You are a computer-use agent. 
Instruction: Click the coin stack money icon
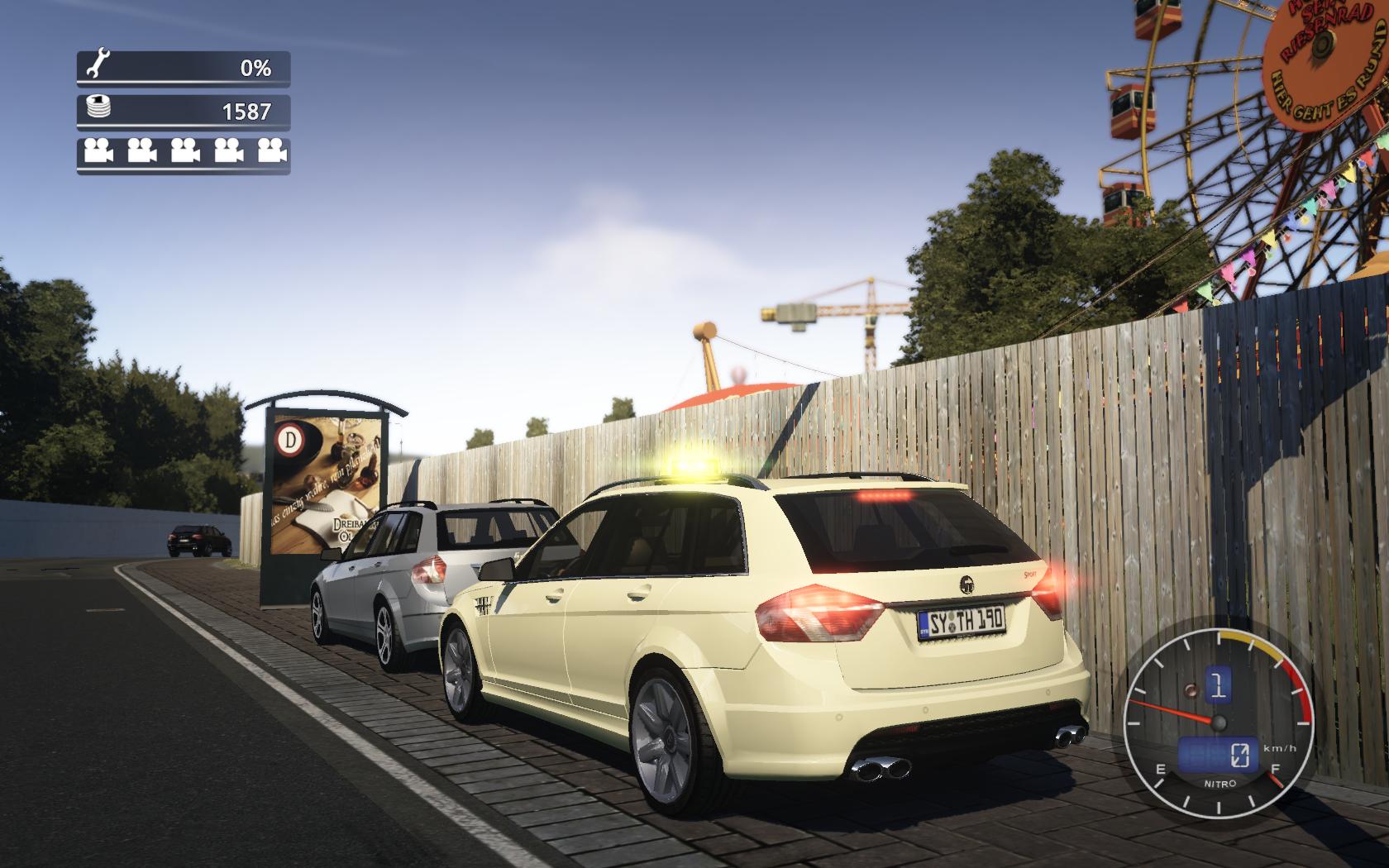click(99, 107)
